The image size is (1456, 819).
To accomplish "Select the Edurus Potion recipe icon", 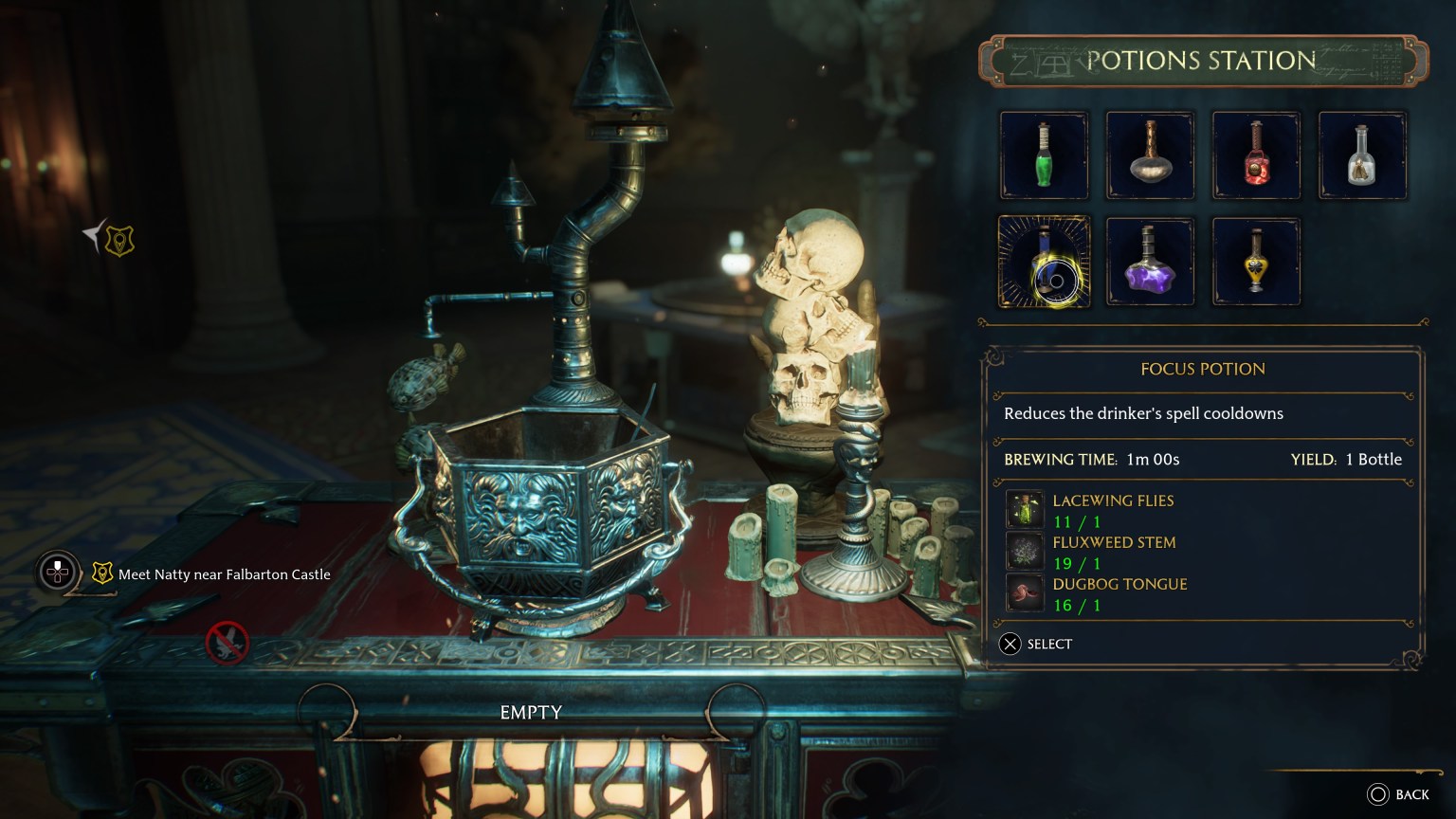I will click(1150, 155).
